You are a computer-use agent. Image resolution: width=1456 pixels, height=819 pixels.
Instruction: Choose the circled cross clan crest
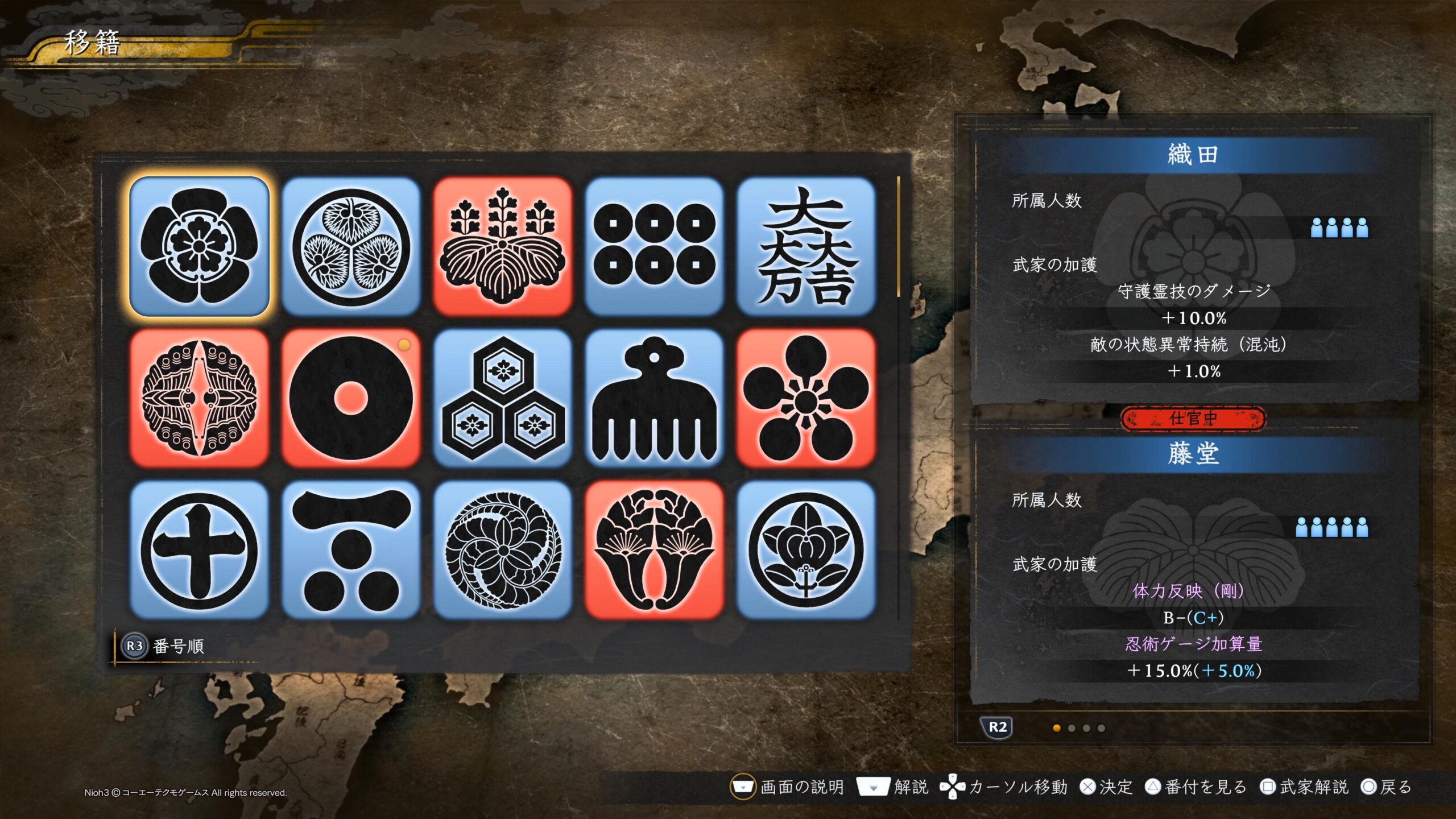199,550
